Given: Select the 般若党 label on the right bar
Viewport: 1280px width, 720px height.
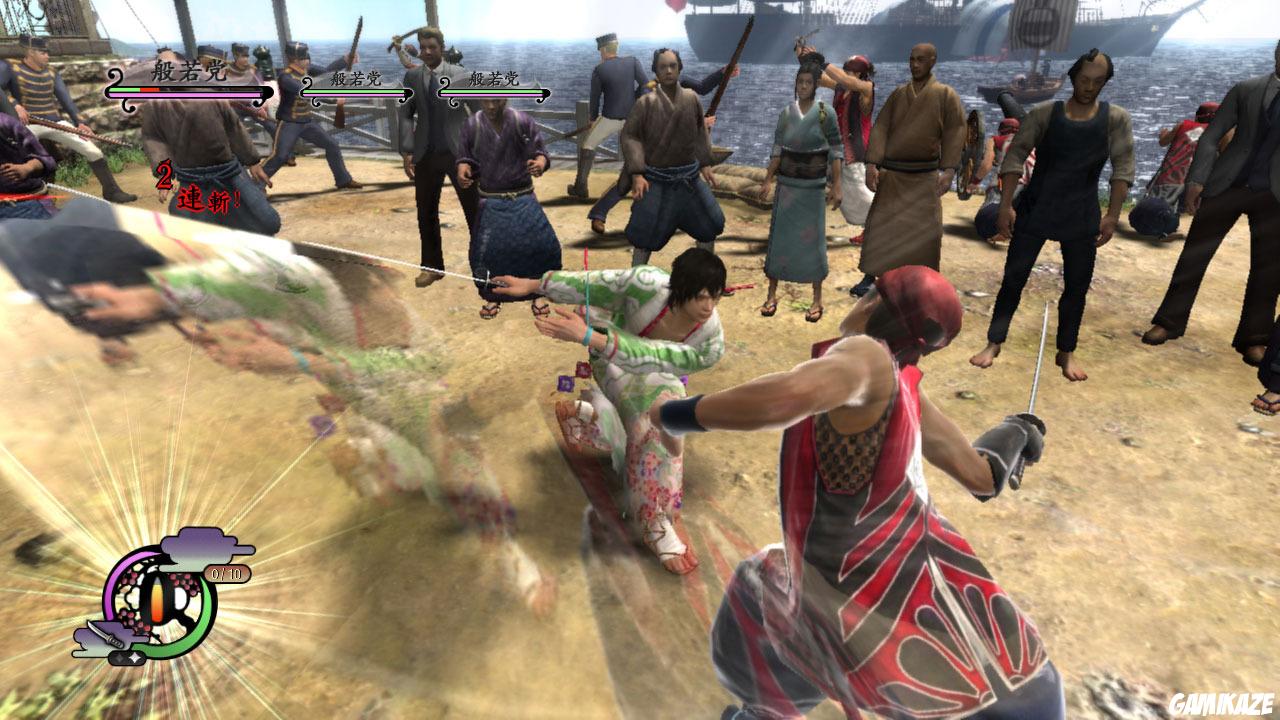Looking at the screenshot, I should [x=492, y=77].
